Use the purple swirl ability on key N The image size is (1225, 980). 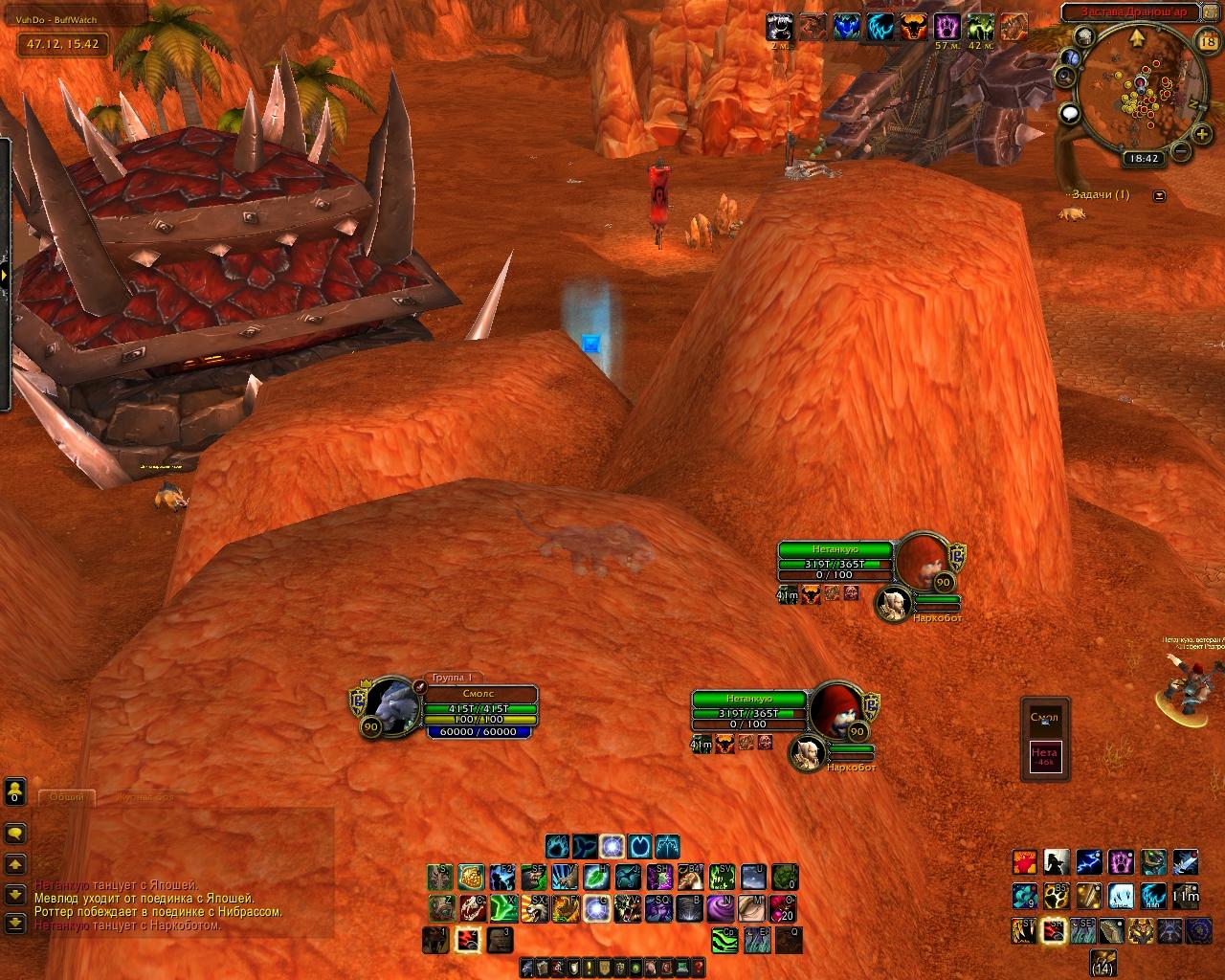[x=722, y=906]
